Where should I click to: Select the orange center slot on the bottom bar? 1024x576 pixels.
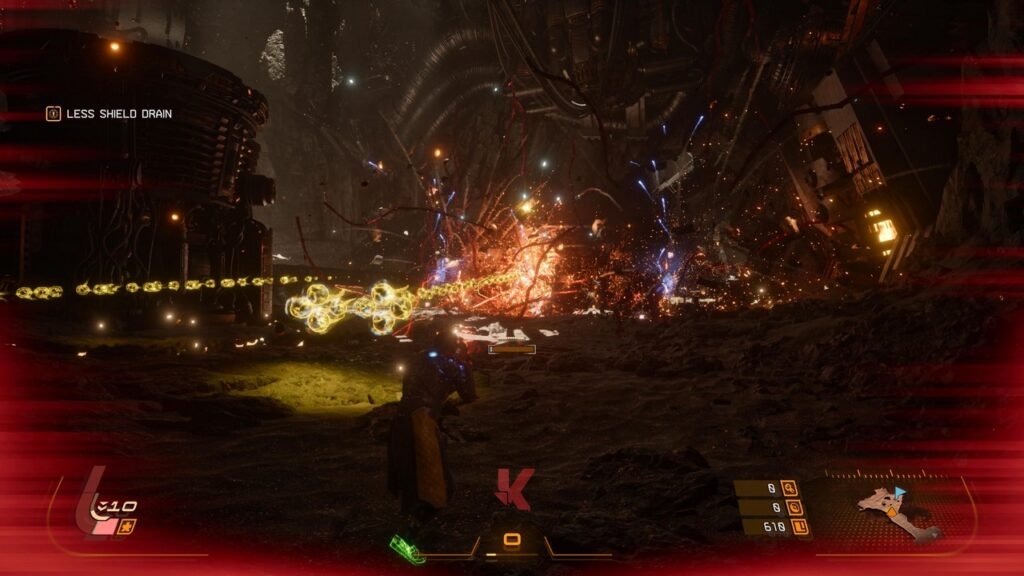tap(512, 541)
